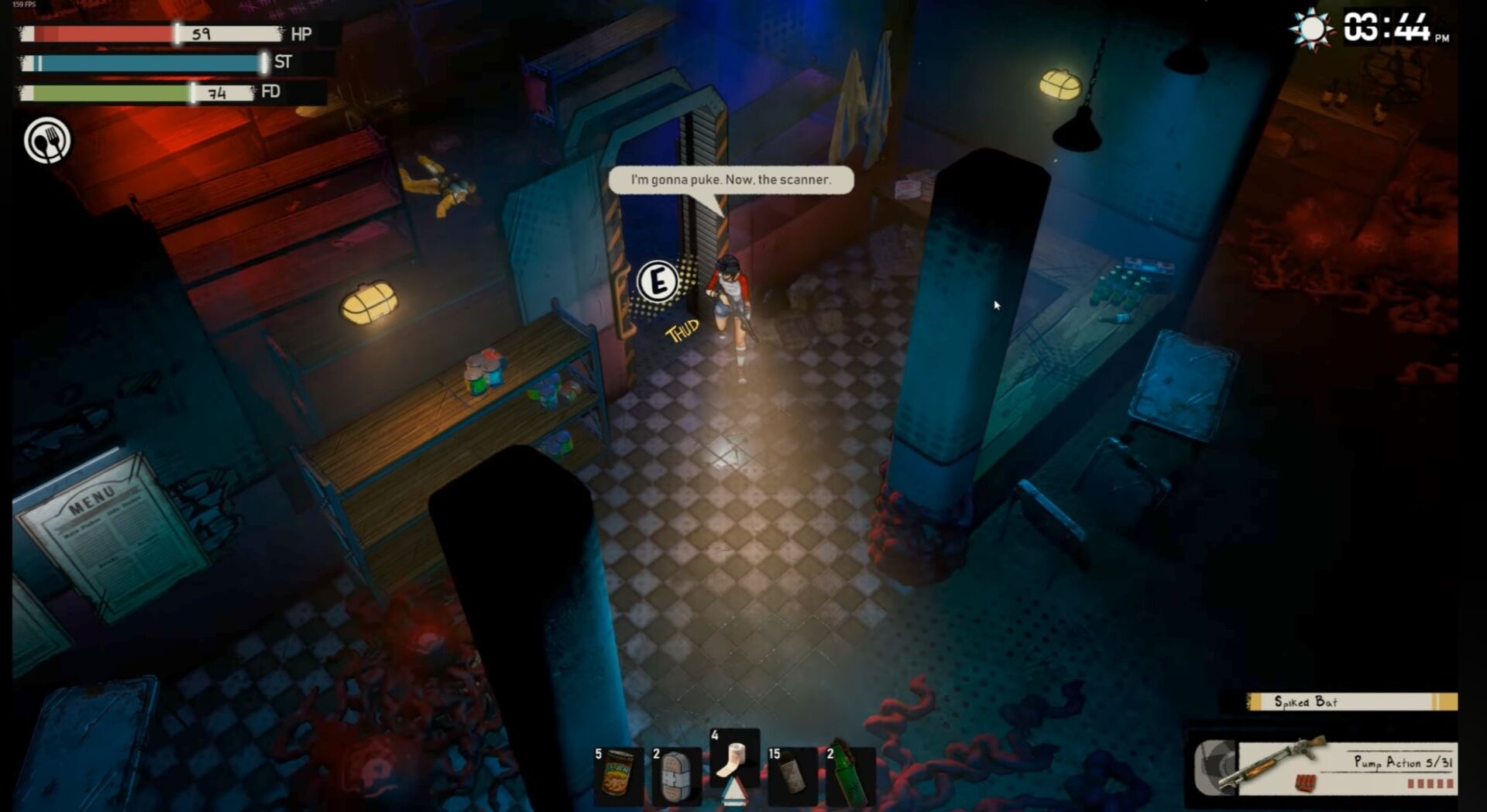Switch to the Spiked Bat weapon

[1351, 702]
